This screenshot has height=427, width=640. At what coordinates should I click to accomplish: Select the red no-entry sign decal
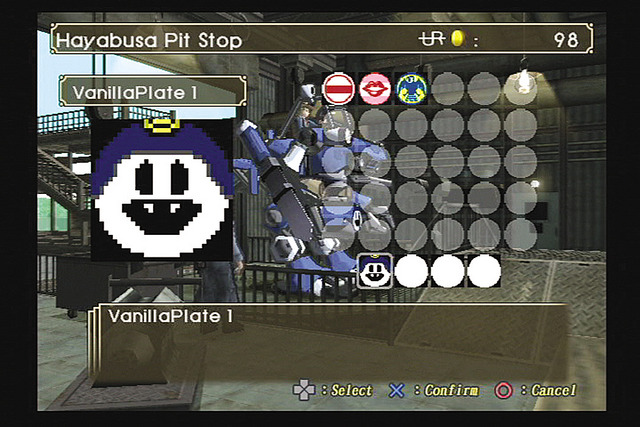pyautogui.click(x=338, y=89)
